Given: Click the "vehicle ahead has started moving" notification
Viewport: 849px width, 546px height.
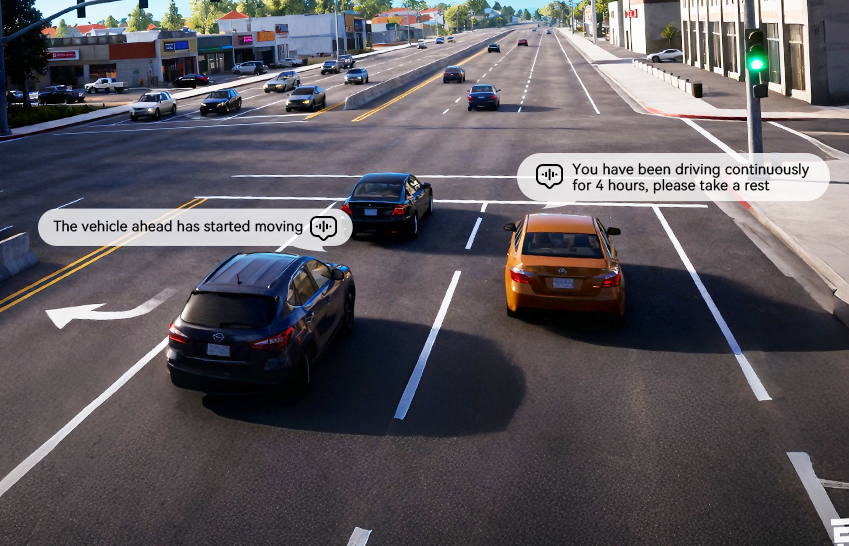Looking at the screenshot, I should (x=178, y=227).
